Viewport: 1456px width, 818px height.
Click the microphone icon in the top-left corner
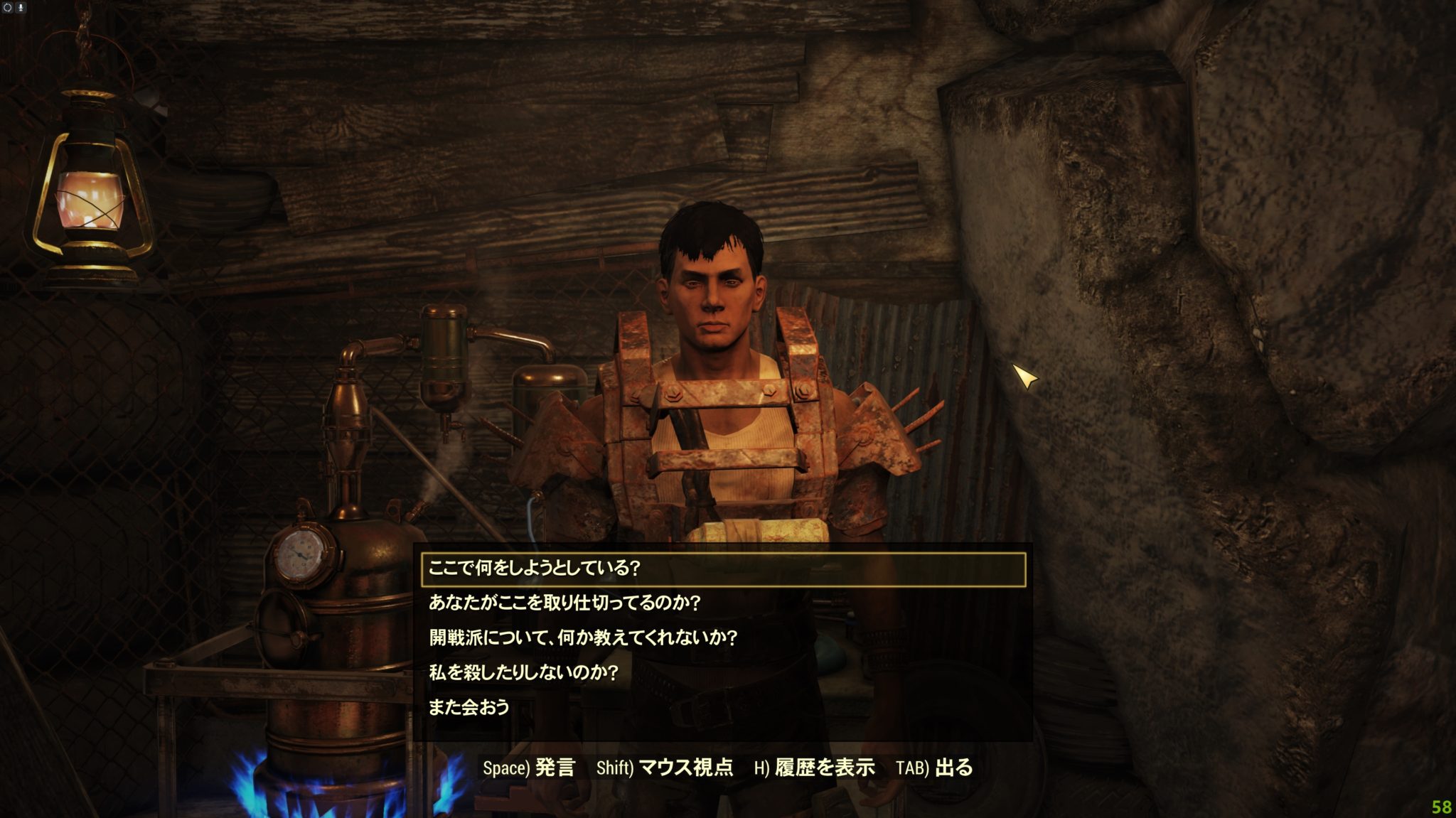click(21, 7)
